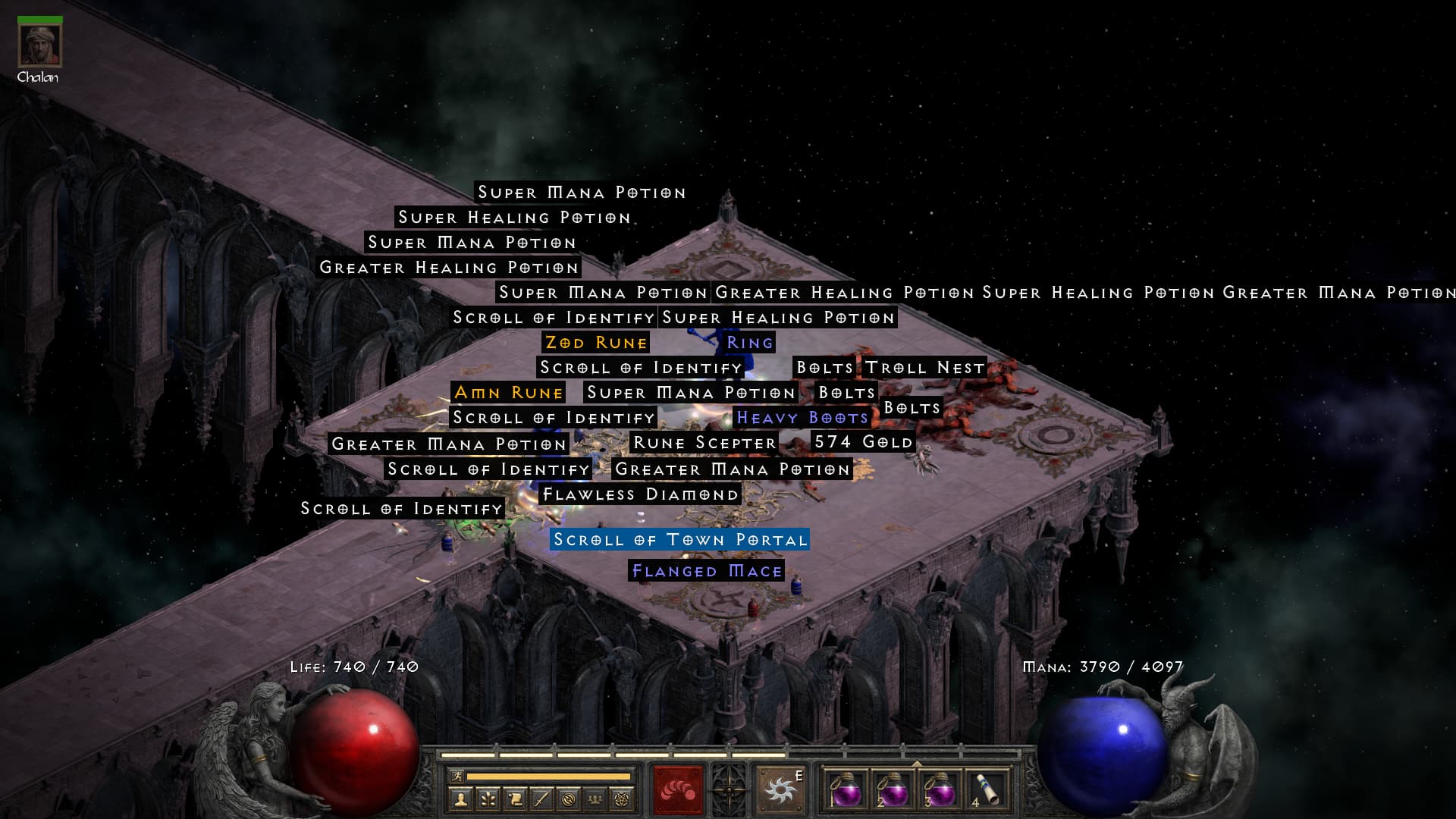Pick up the Ring item label
Screen dimensions: 1456x819
tap(749, 343)
